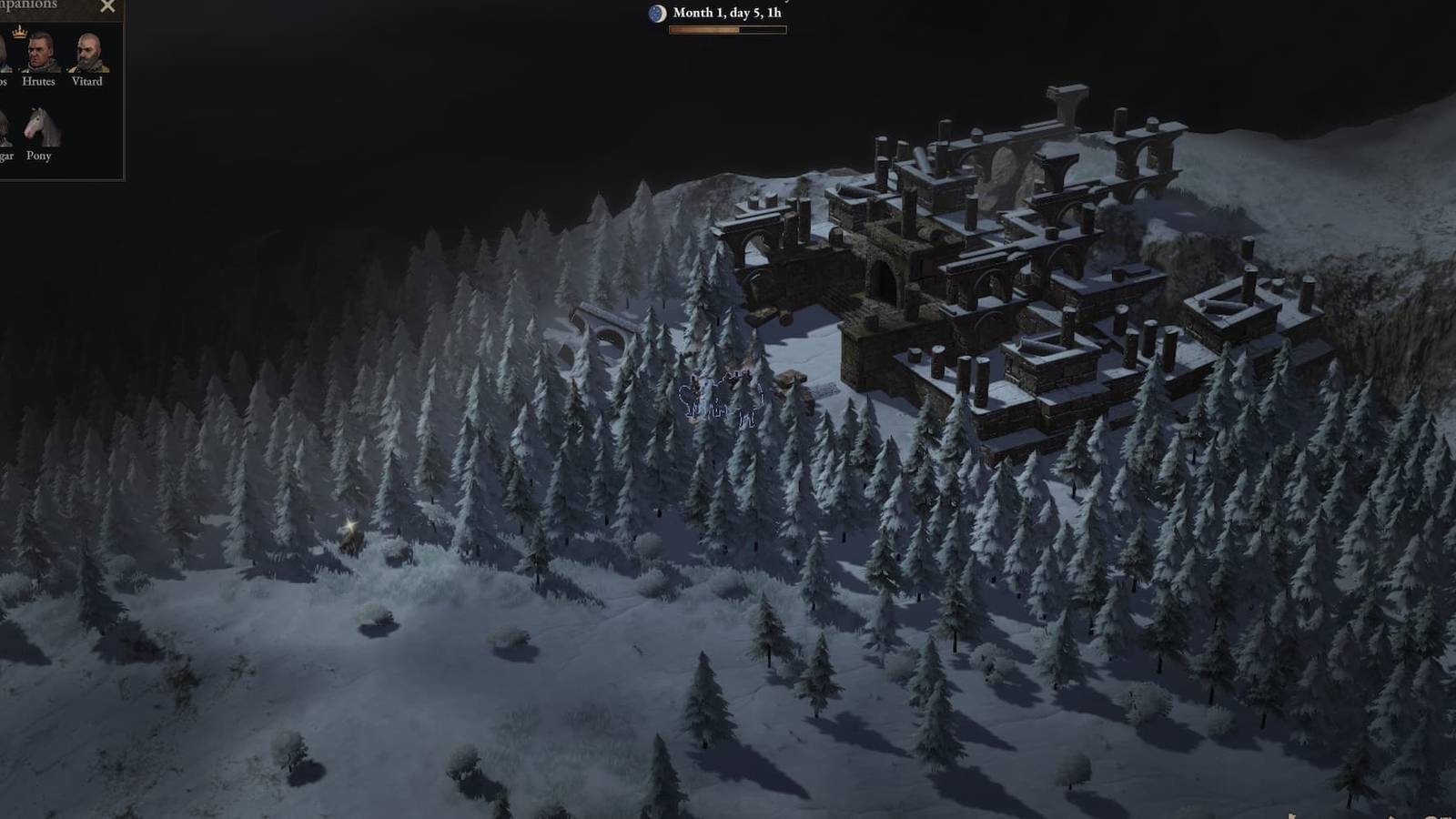Click the Hrutes name label

pyautogui.click(x=38, y=81)
